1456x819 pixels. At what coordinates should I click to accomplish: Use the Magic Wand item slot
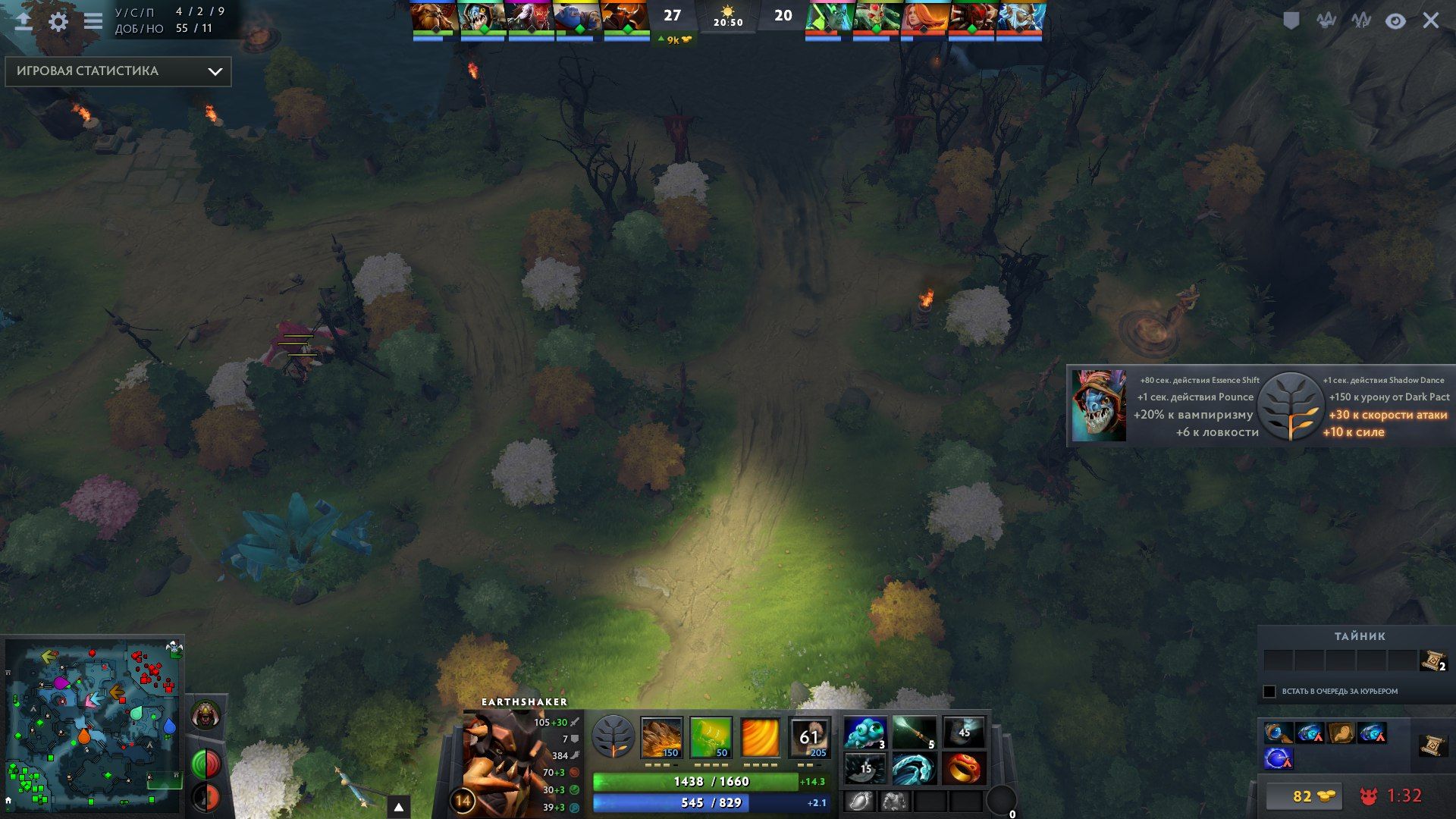pos(915,733)
